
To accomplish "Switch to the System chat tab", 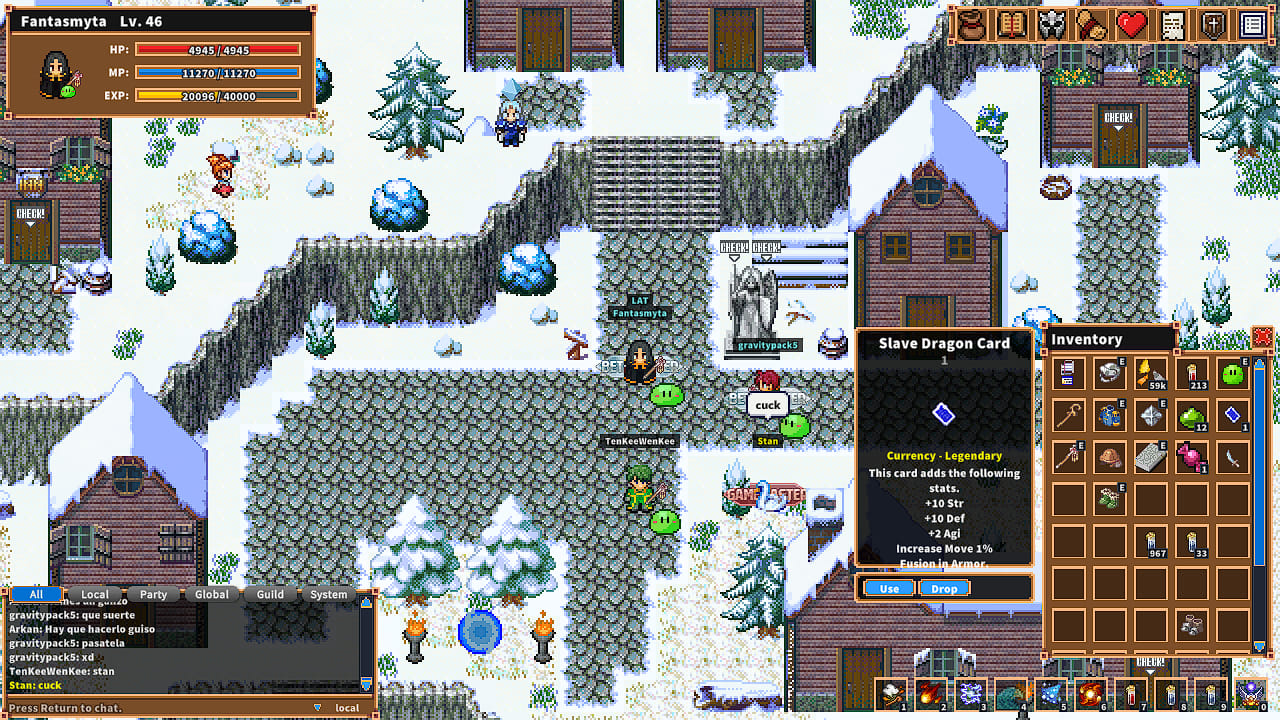I will 328,594.
